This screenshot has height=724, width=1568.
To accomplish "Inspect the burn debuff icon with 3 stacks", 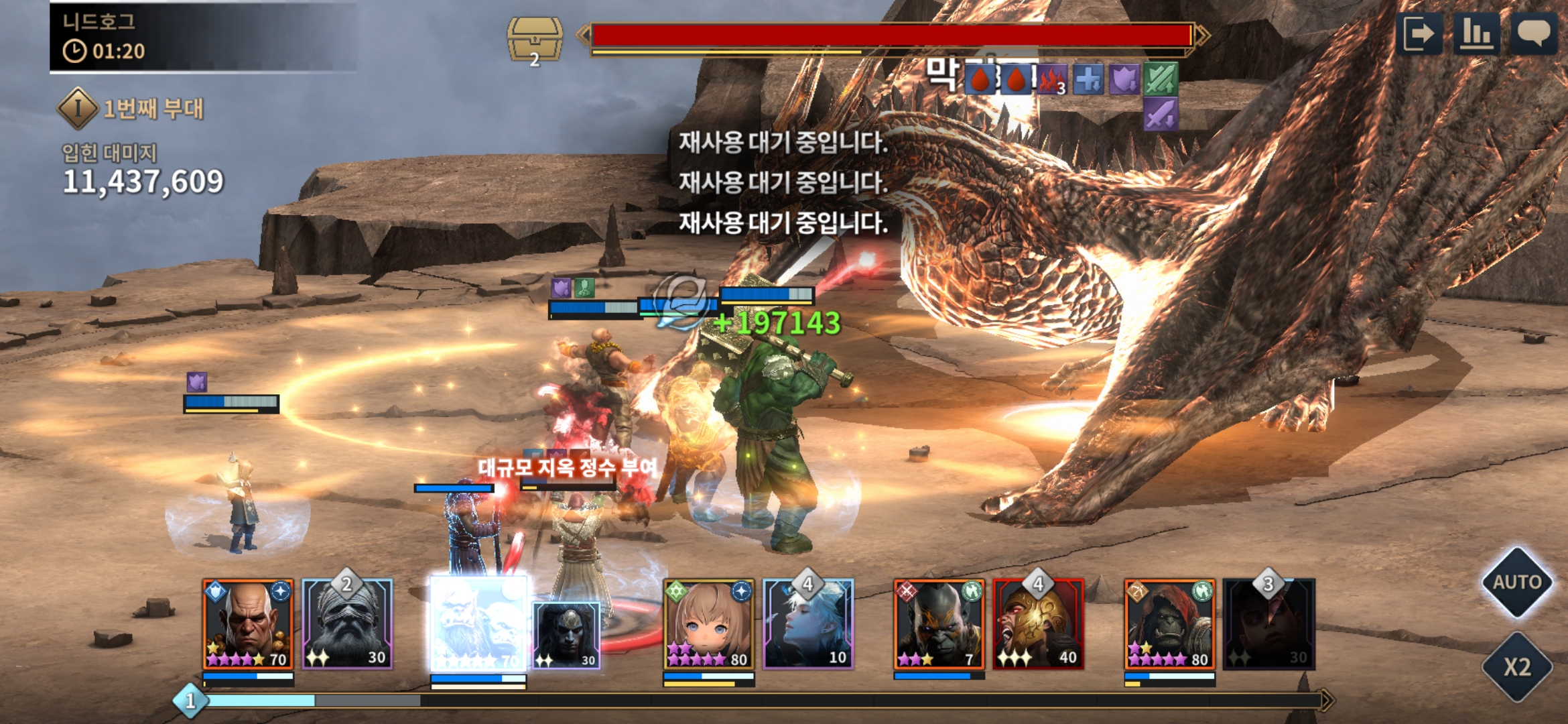I will click(1052, 80).
